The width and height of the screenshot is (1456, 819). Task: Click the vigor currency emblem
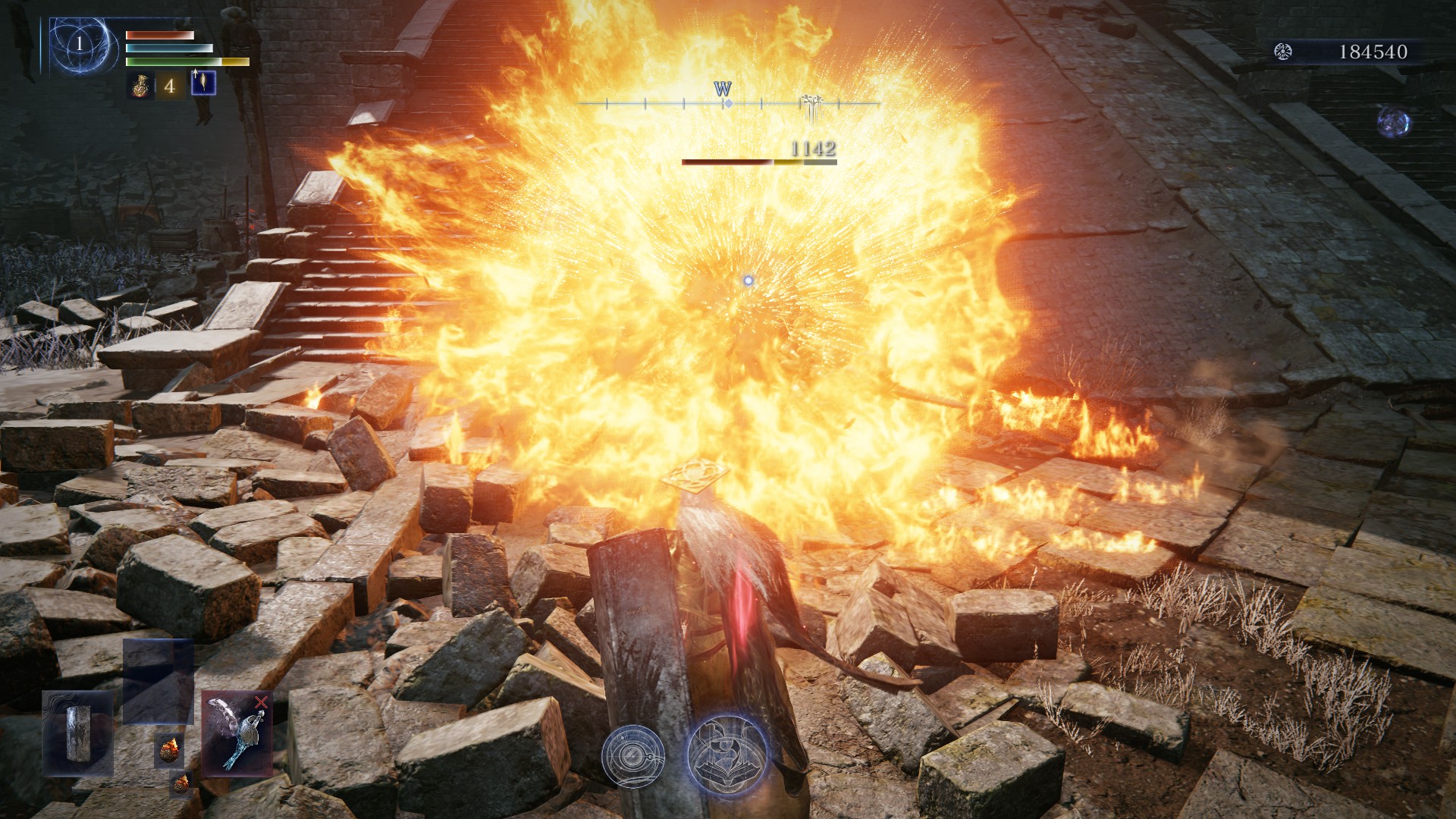pyautogui.click(x=1283, y=52)
